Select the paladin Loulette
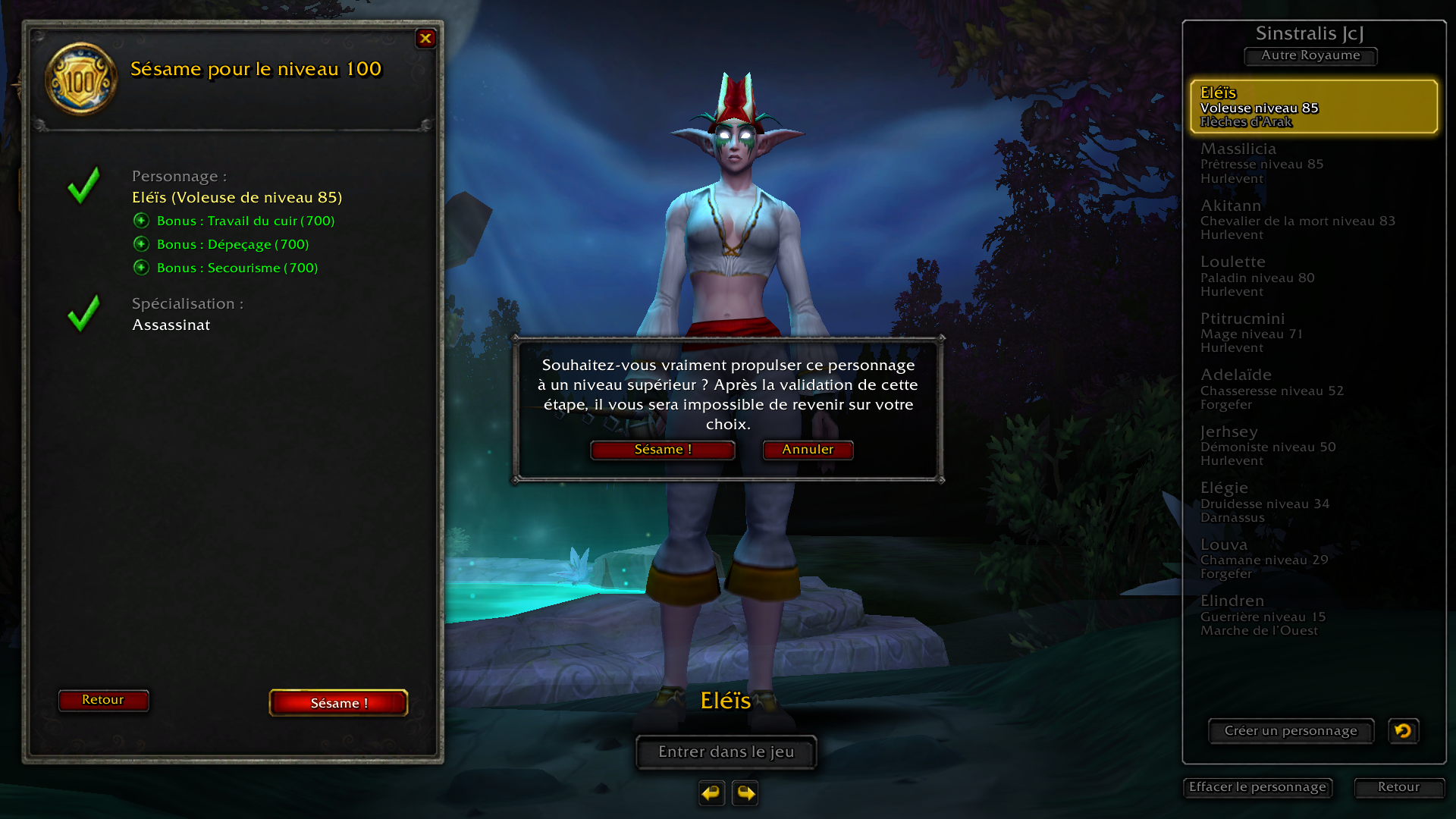Image resolution: width=1456 pixels, height=819 pixels. 1313,276
